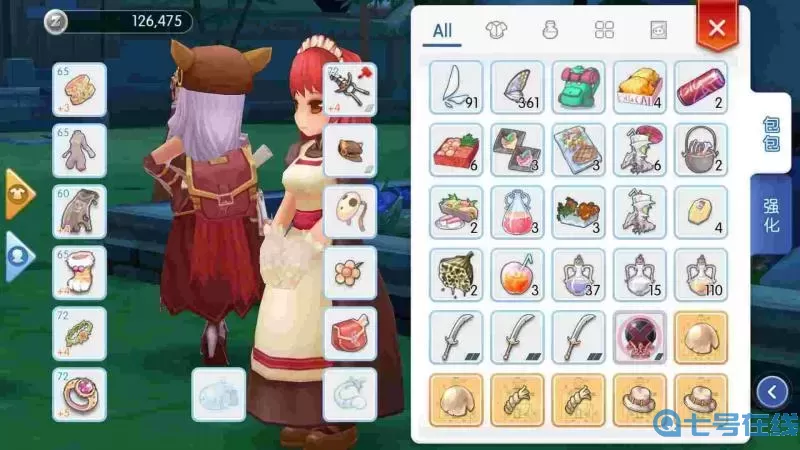
Task: Close the inventory panel
Action: tap(716, 28)
